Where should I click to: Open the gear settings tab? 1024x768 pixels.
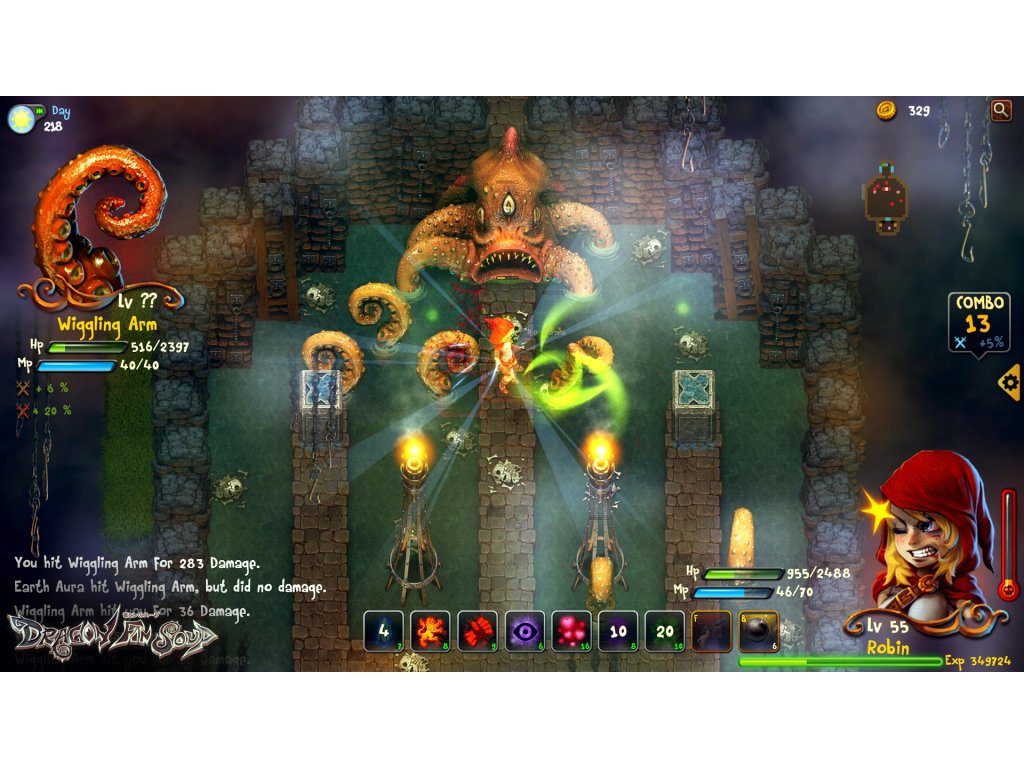coord(1009,382)
